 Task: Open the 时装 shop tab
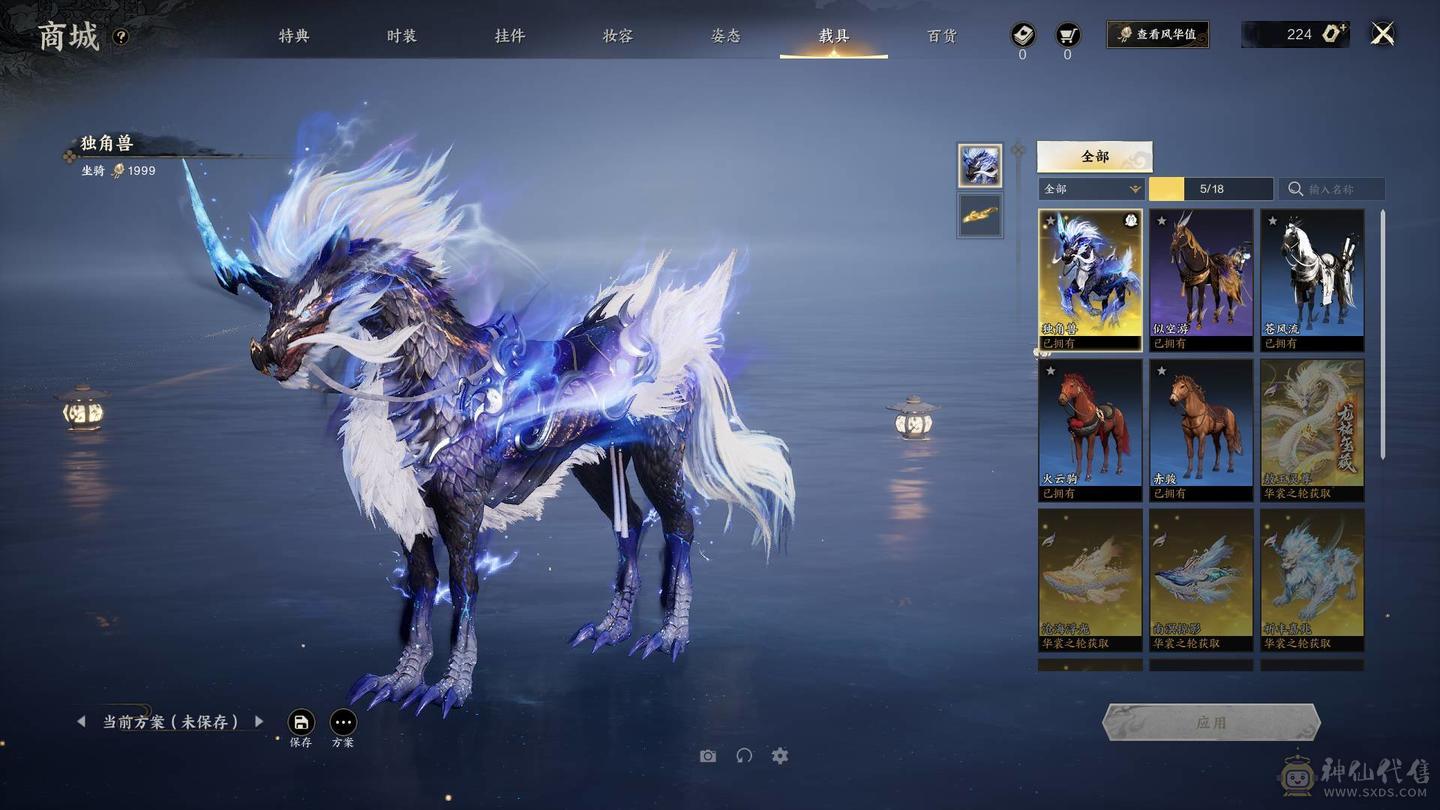click(402, 36)
